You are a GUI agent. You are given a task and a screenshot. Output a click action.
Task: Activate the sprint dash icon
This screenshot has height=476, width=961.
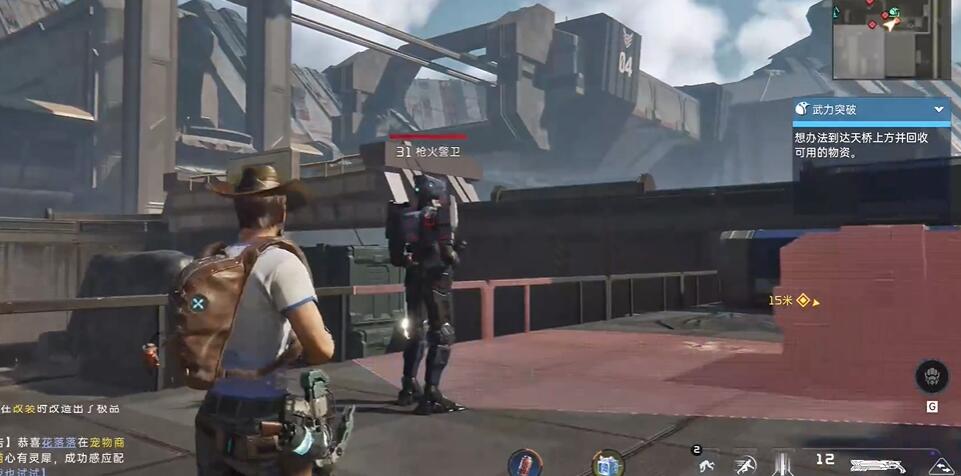[745, 464]
